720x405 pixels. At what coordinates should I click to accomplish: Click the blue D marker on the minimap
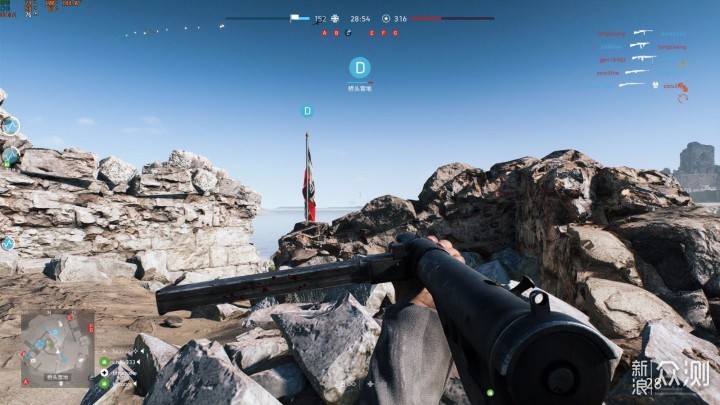coord(55,332)
